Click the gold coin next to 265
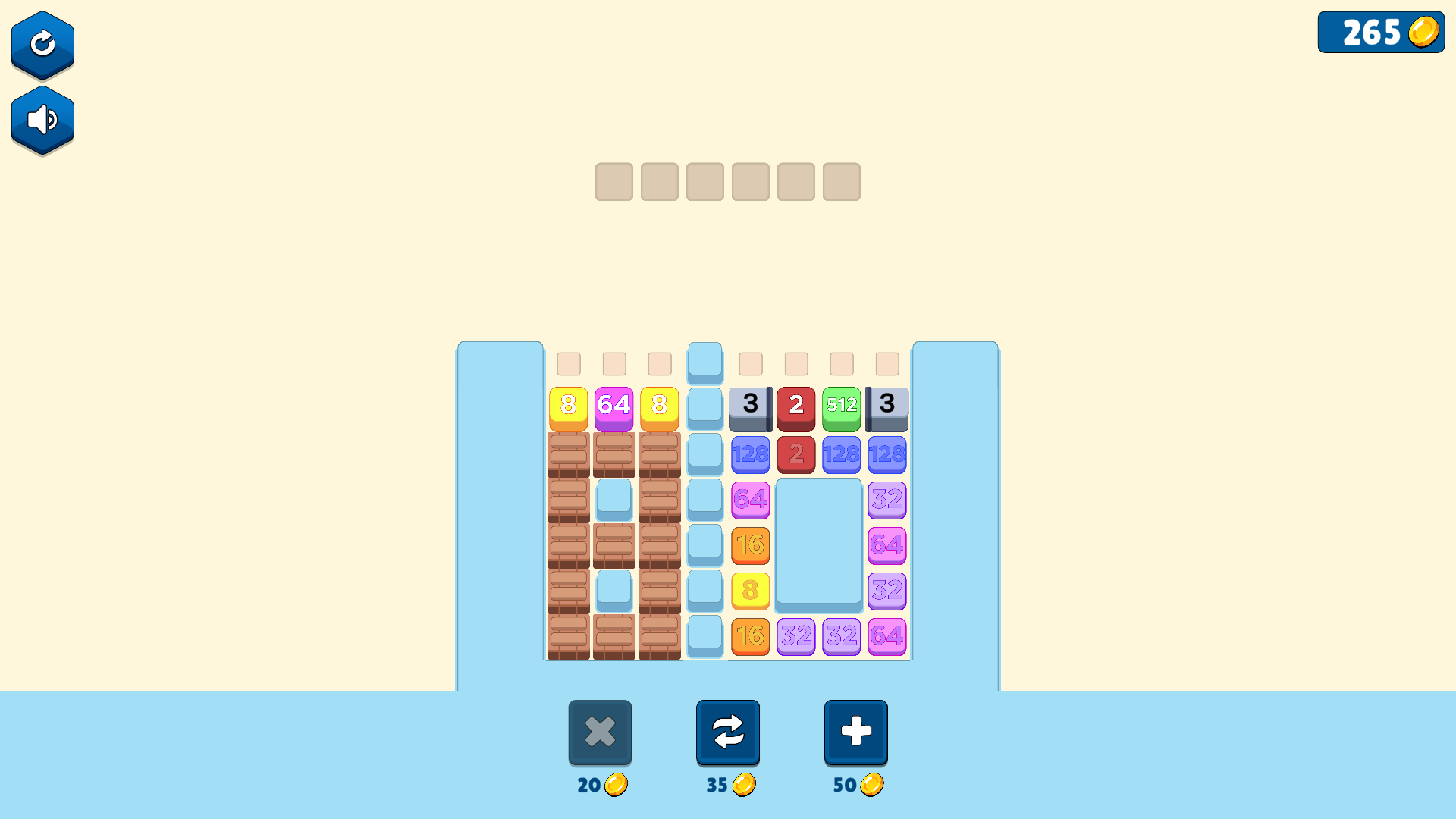 [1423, 32]
